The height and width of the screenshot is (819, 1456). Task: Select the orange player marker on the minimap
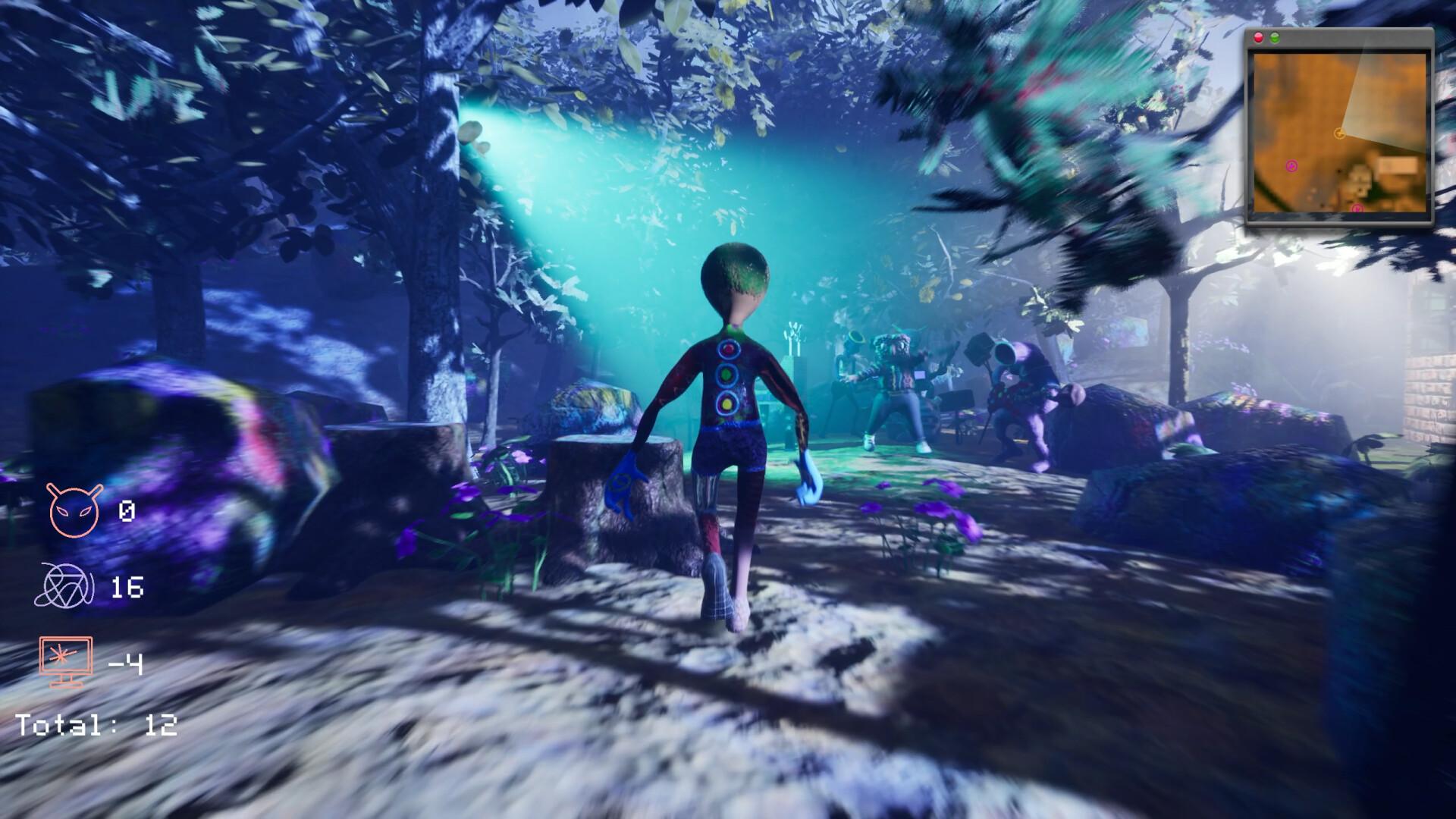[1339, 134]
